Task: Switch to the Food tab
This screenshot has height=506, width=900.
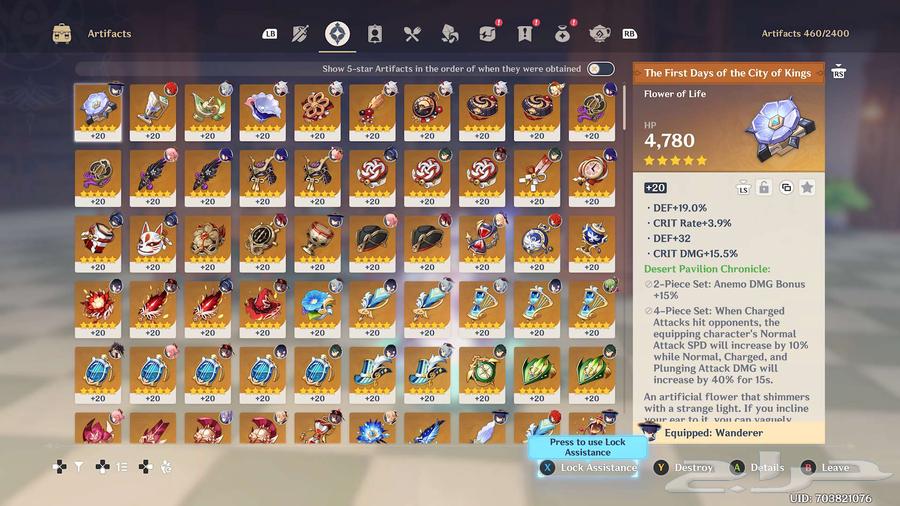Action: click(x=412, y=34)
